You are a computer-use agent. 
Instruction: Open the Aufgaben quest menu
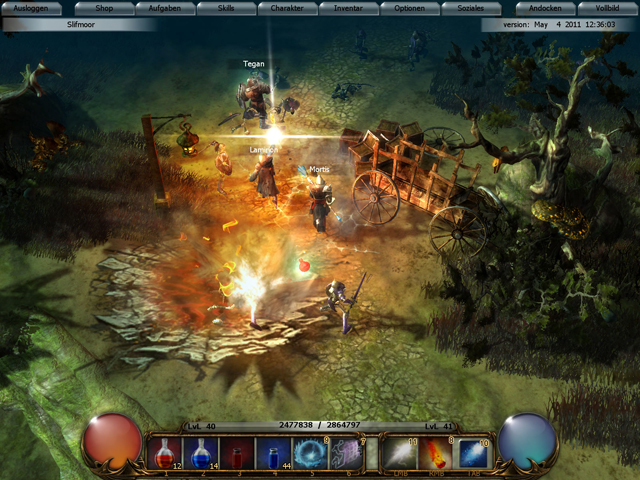[164, 8]
